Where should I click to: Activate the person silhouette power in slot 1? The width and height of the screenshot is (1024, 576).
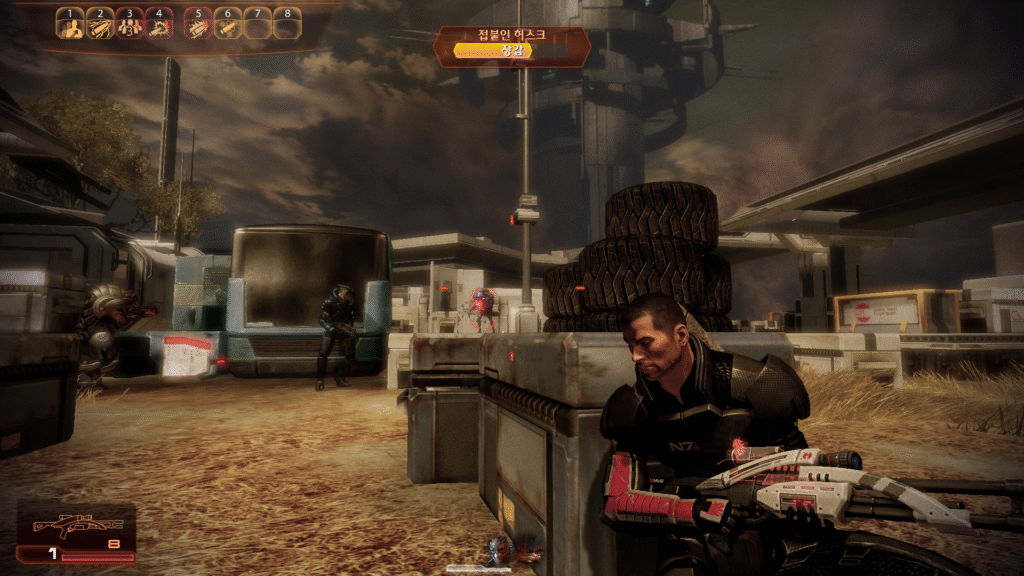[70, 25]
